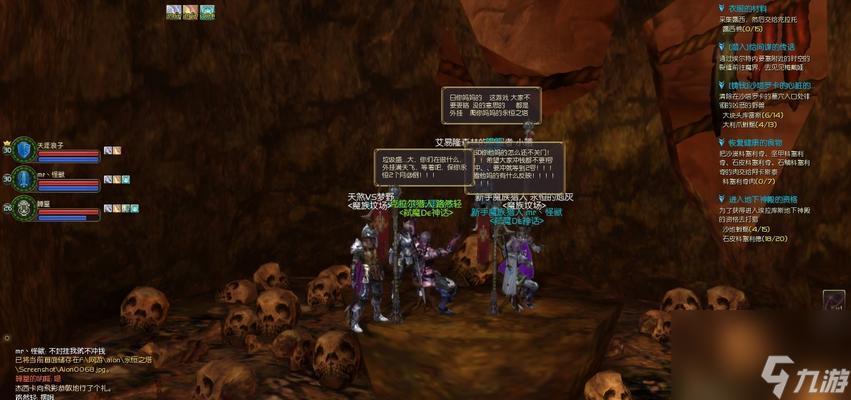Click the orange buff icon at top
The height and width of the screenshot is (400, 851).
click(x=190, y=11)
